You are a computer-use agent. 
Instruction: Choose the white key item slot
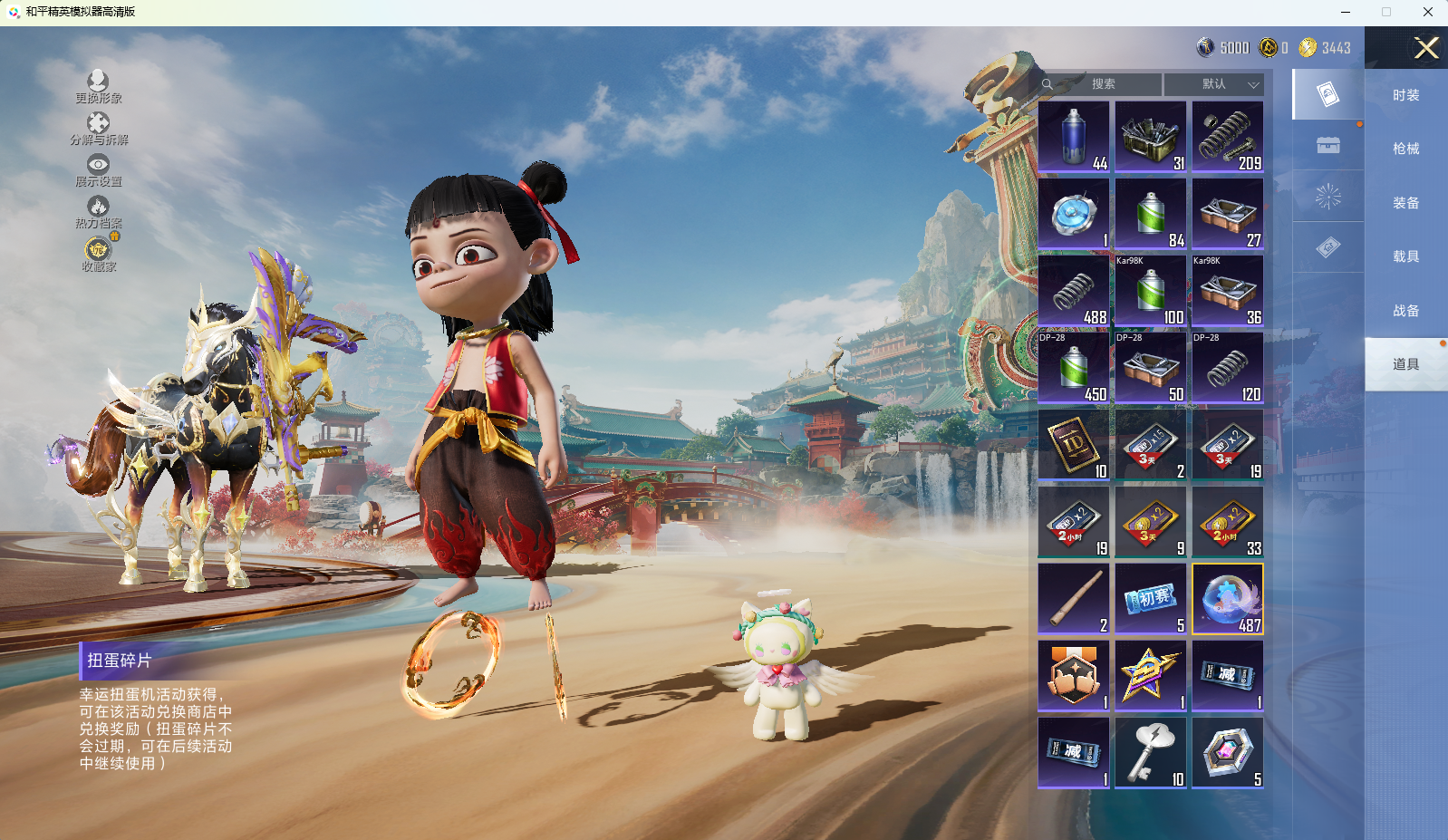click(1151, 753)
